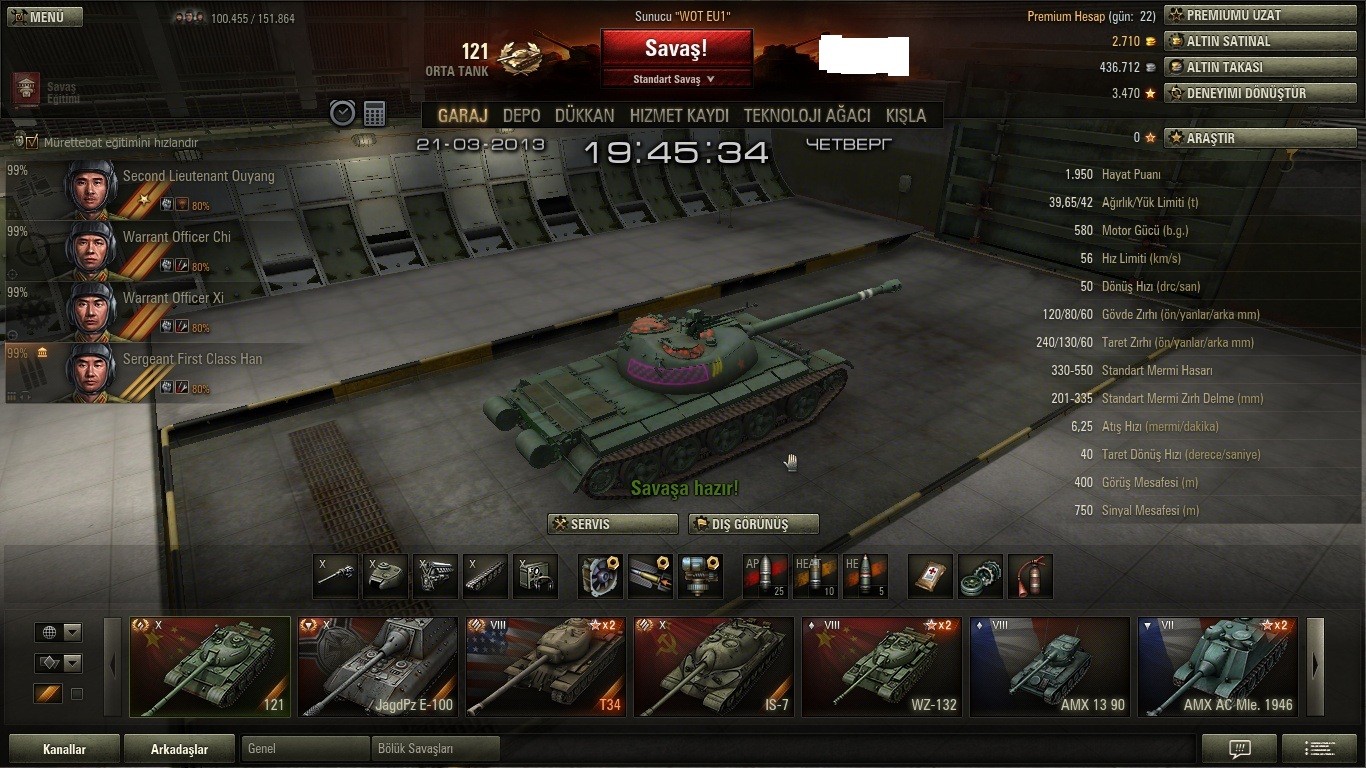The height and width of the screenshot is (768, 1366).
Task: Toggle the accelerate crew training checkbox
Action: click(32, 142)
